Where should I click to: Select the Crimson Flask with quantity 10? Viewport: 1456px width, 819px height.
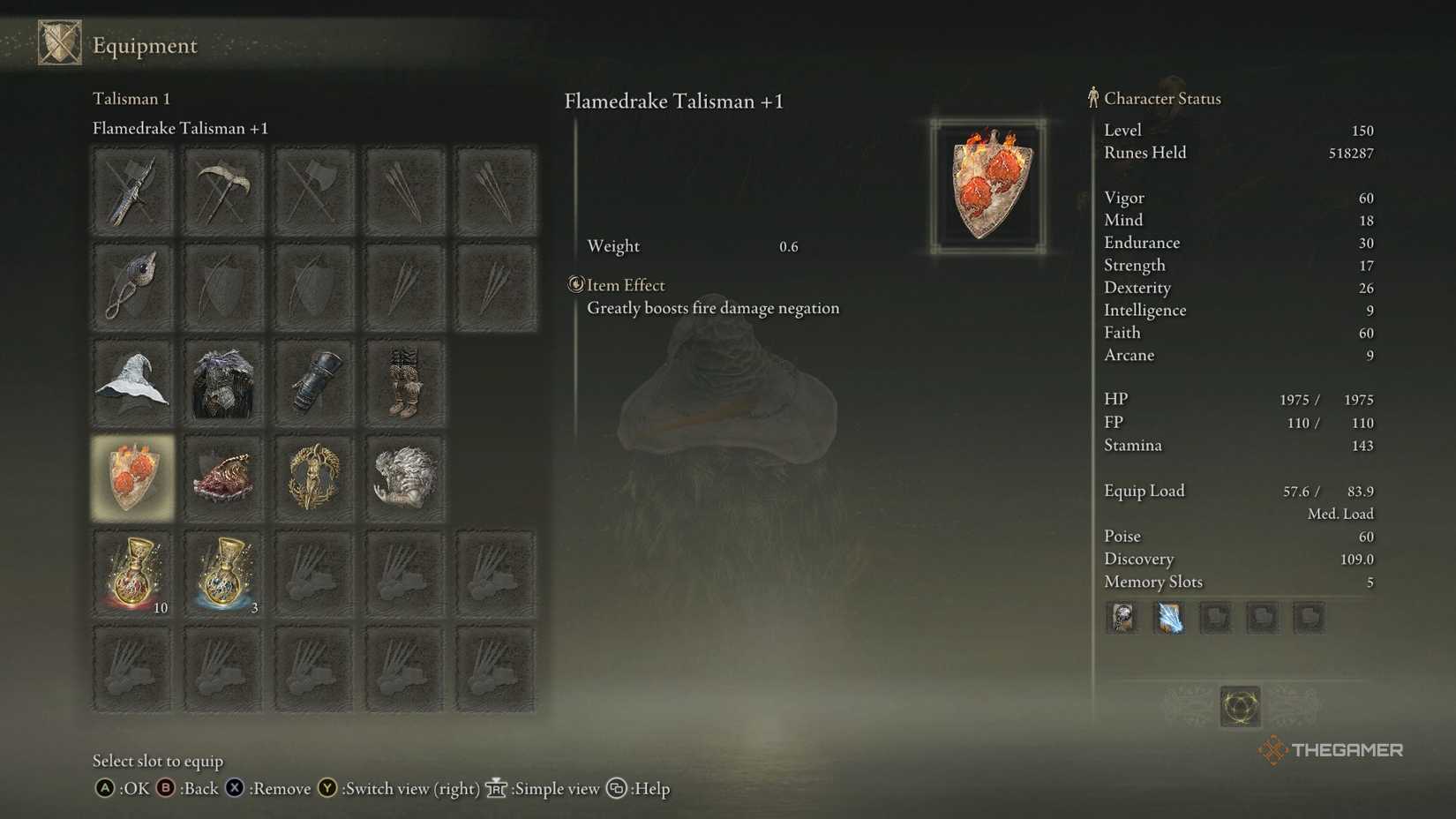click(x=132, y=574)
